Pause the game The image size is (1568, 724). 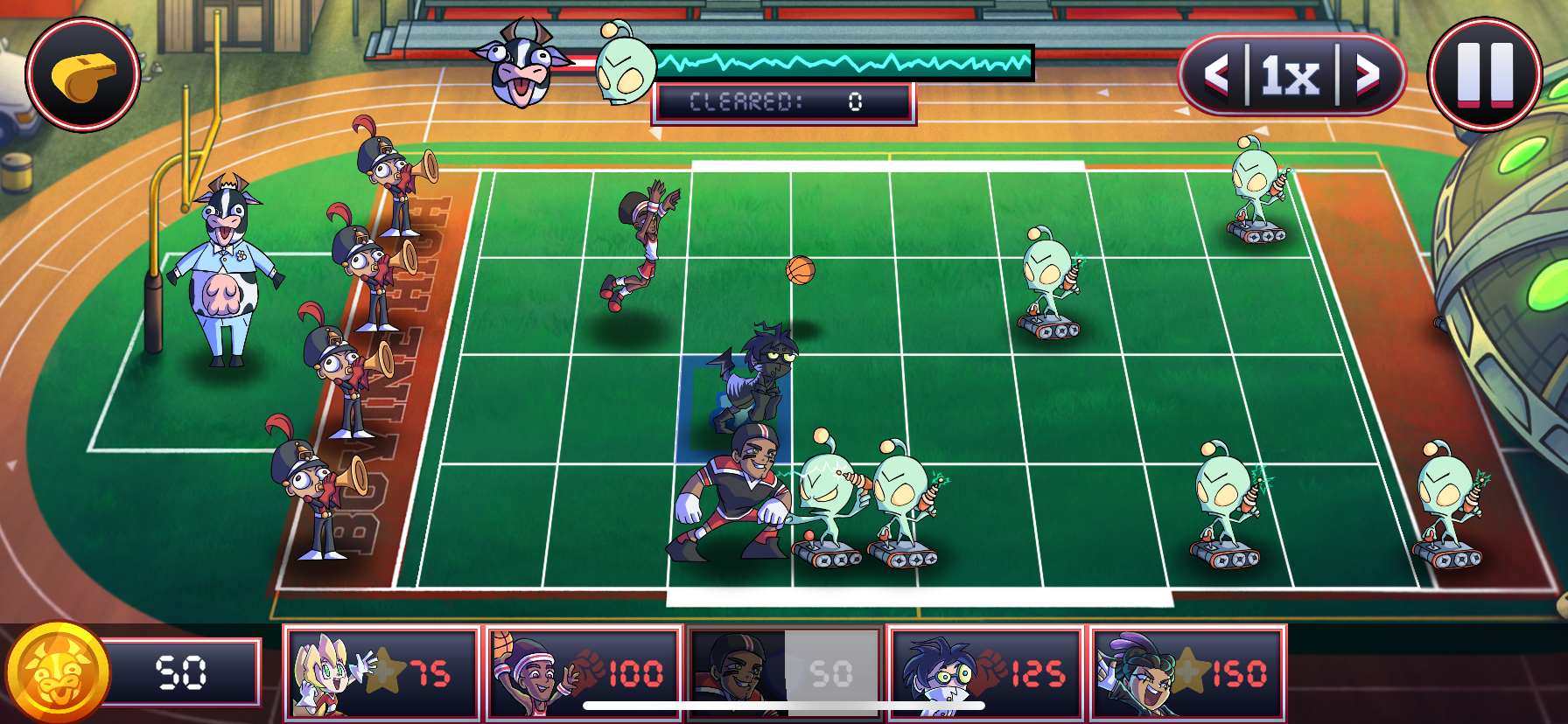1484,73
